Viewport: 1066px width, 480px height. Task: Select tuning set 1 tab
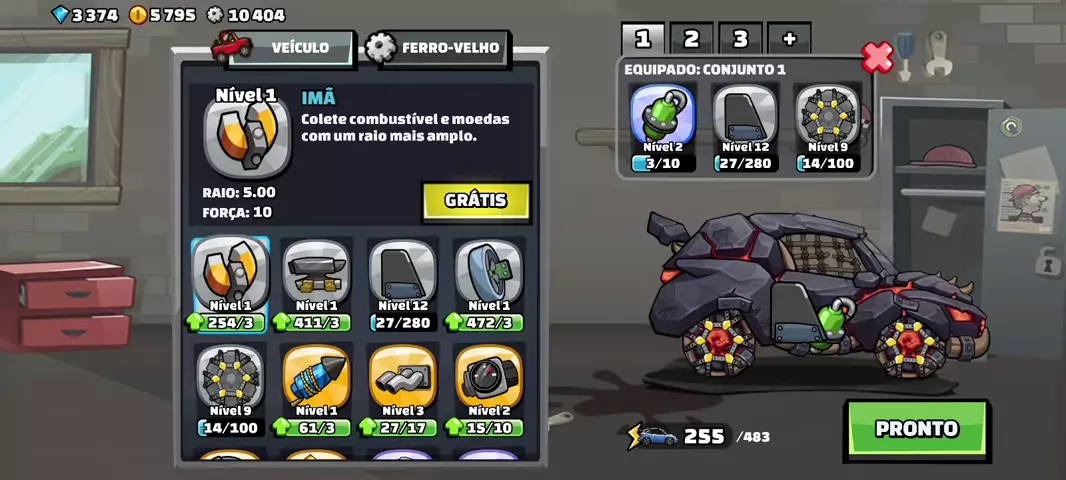pos(643,39)
